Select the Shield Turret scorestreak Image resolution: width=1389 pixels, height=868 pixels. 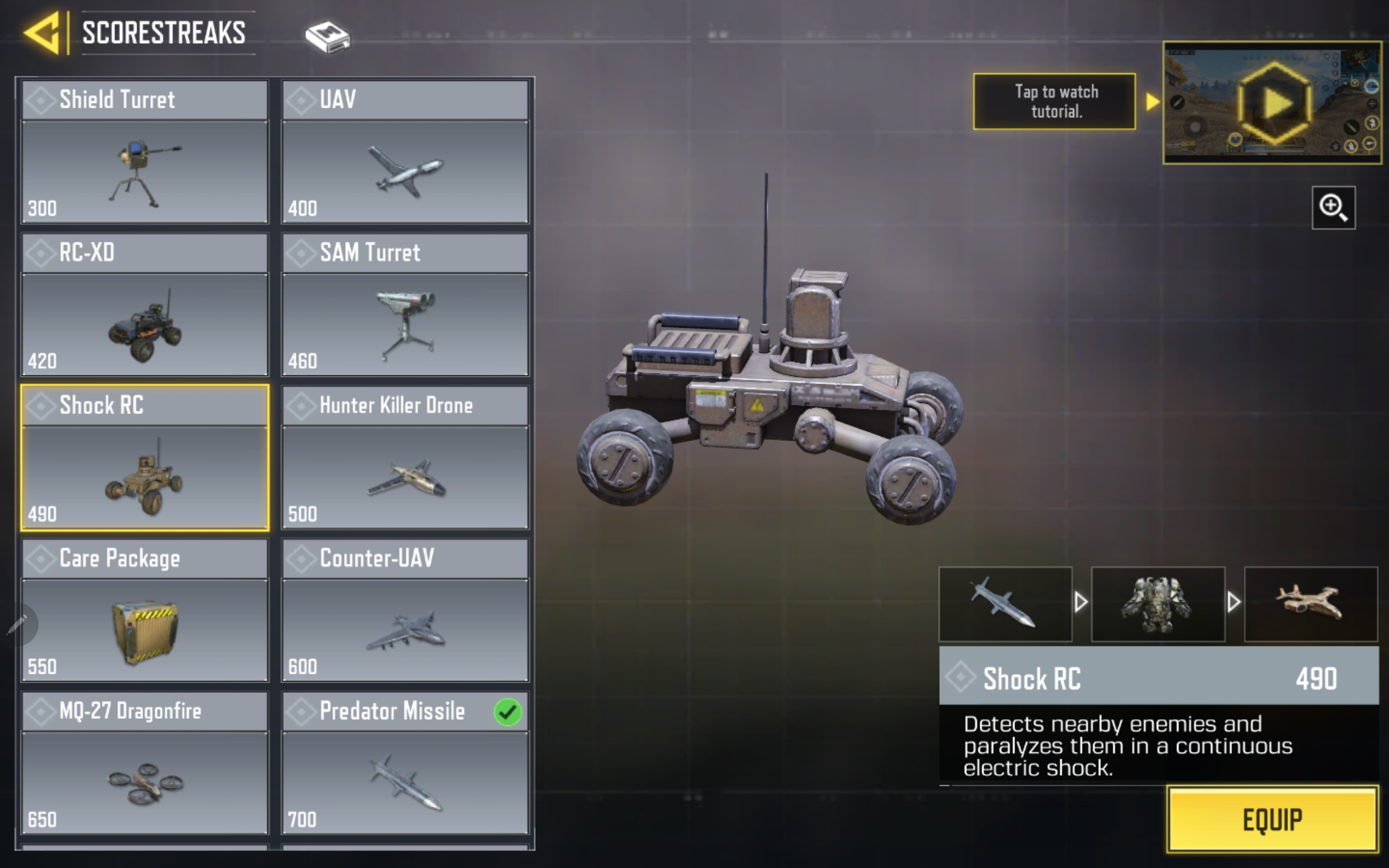click(x=145, y=152)
